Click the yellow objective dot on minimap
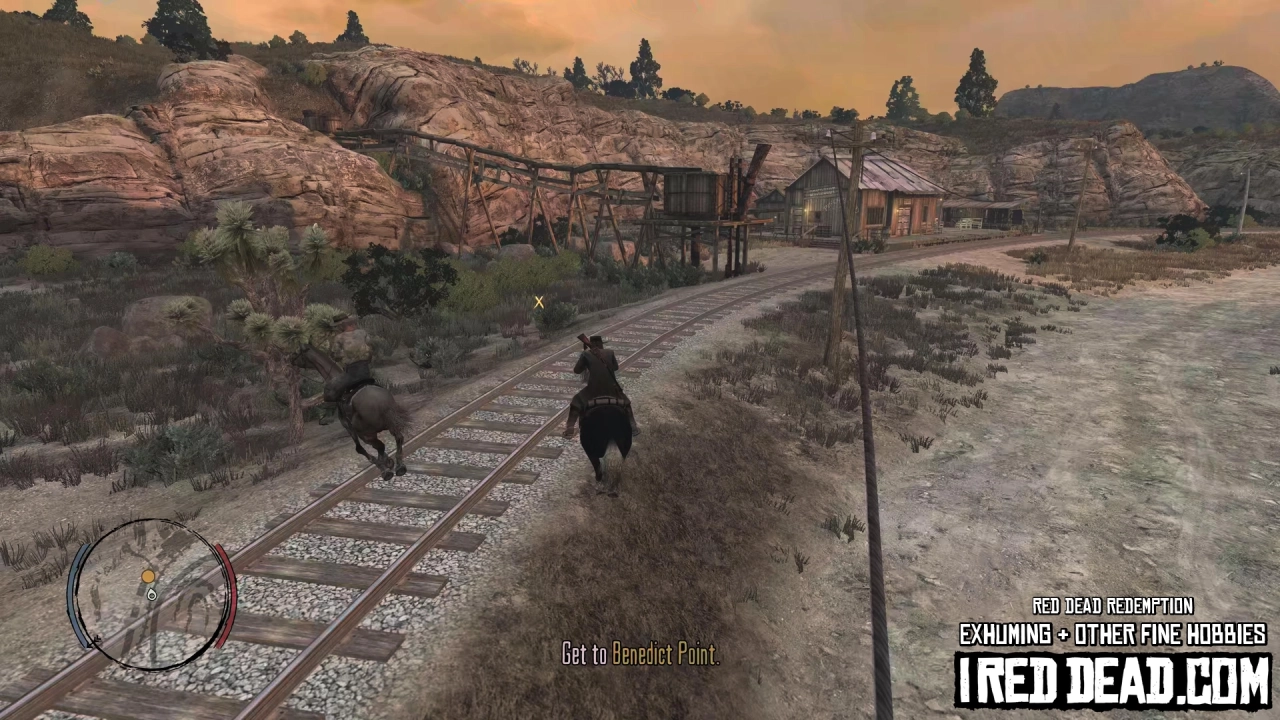 (x=148, y=575)
